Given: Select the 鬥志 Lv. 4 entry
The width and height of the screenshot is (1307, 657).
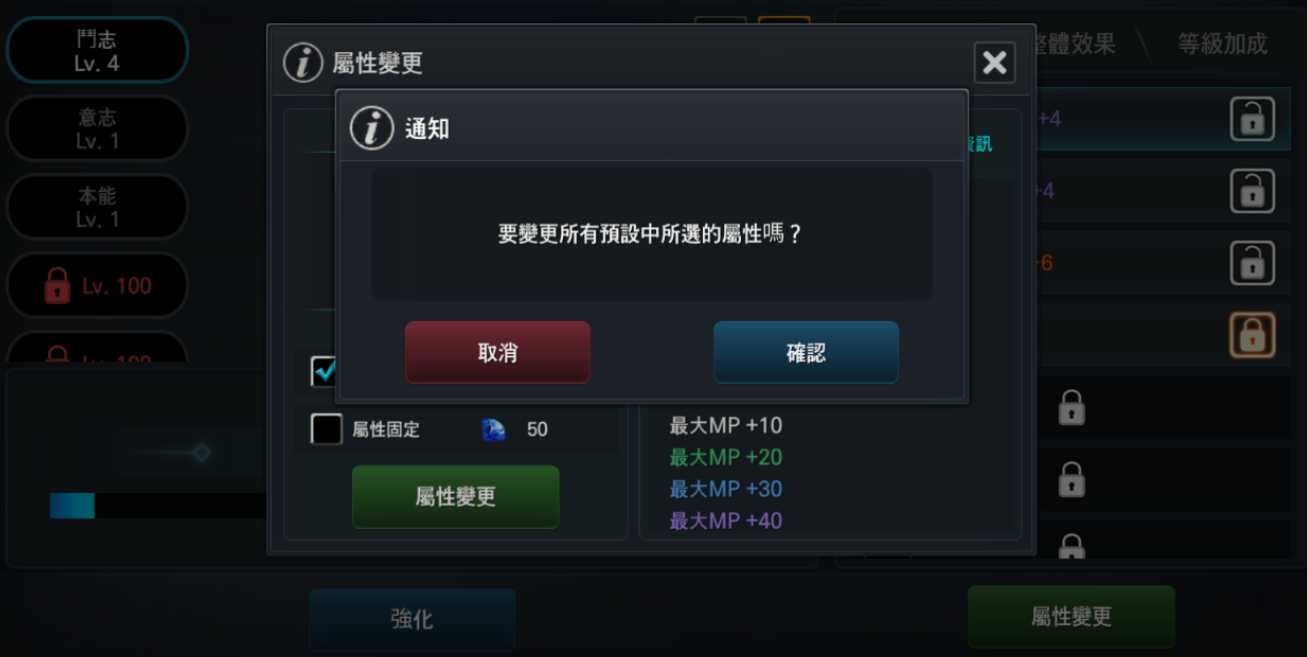Looking at the screenshot, I should 97,50.
